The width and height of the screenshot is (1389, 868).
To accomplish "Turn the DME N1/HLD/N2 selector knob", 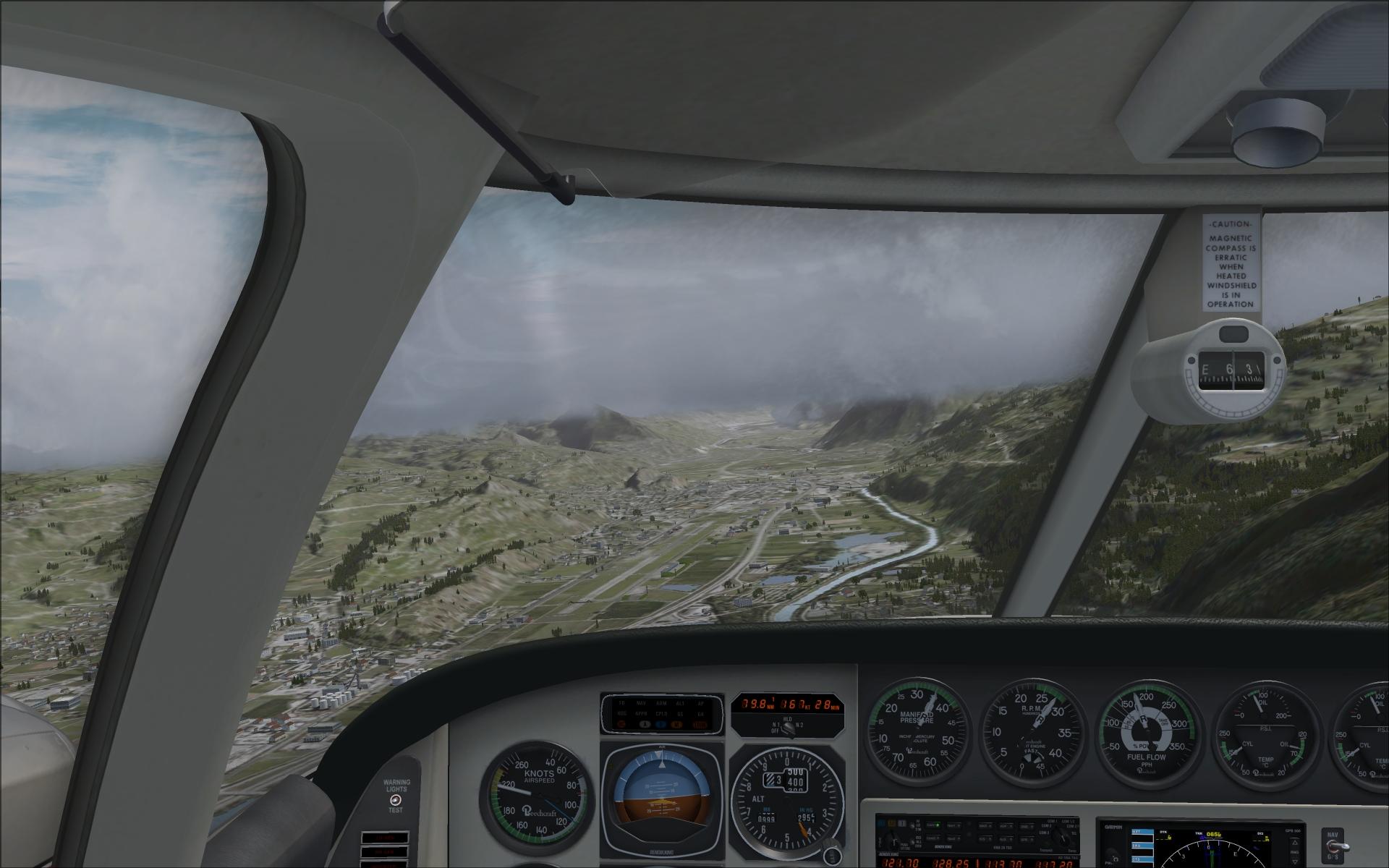I will 787,728.
